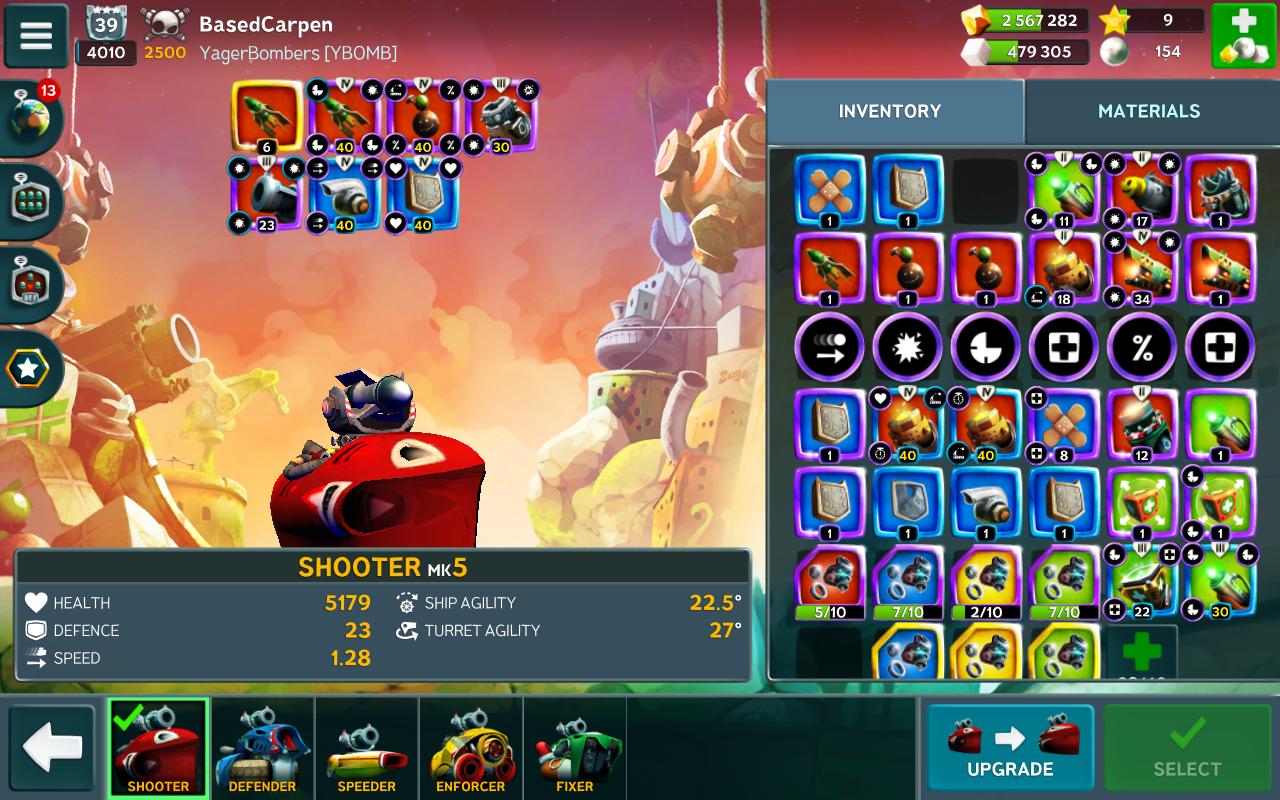The height and width of the screenshot is (800, 1280).
Task: Upgrade the Shooter ship
Action: point(1010,748)
